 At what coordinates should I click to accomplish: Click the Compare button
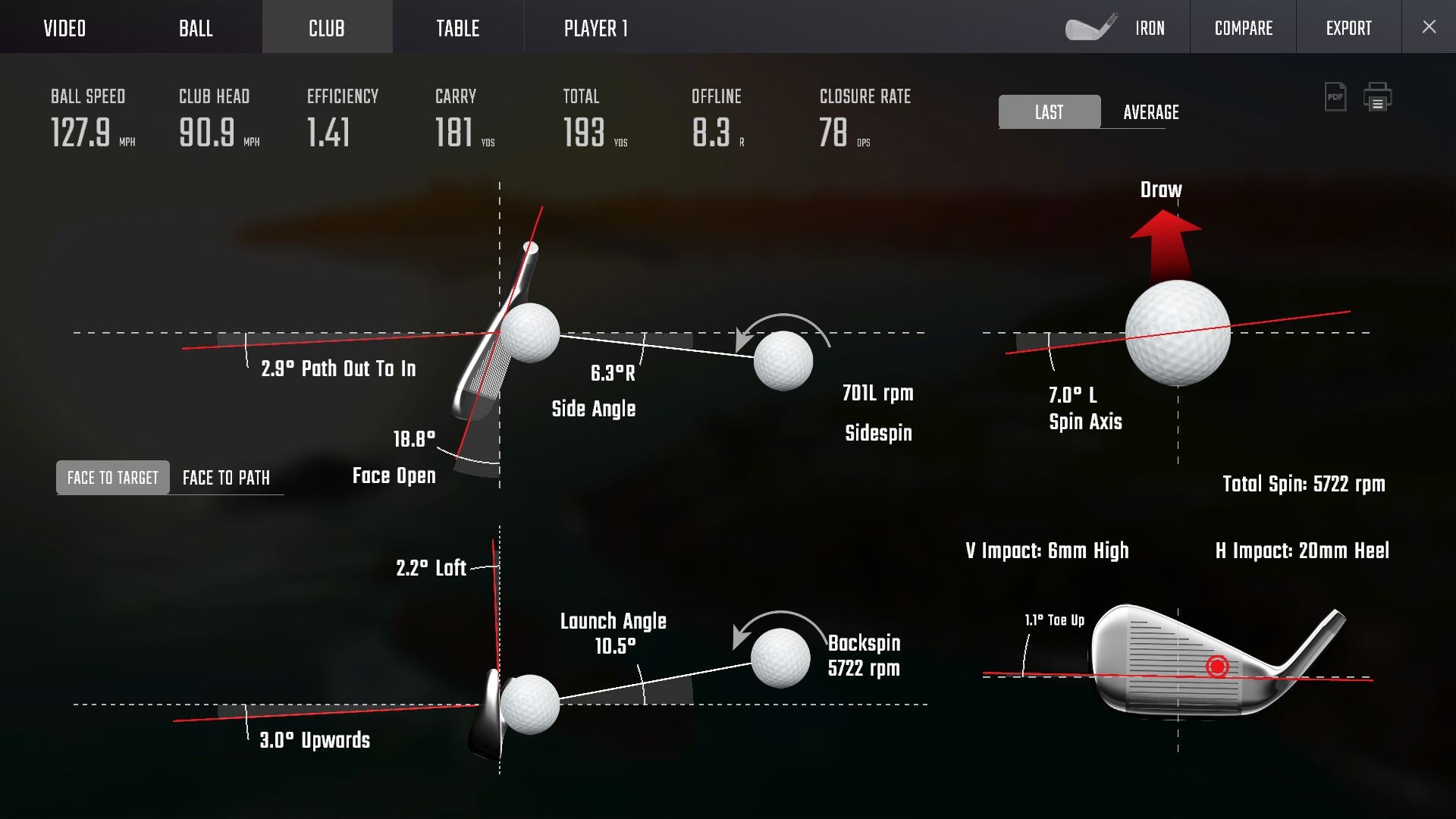click(x=1243, y=28)
